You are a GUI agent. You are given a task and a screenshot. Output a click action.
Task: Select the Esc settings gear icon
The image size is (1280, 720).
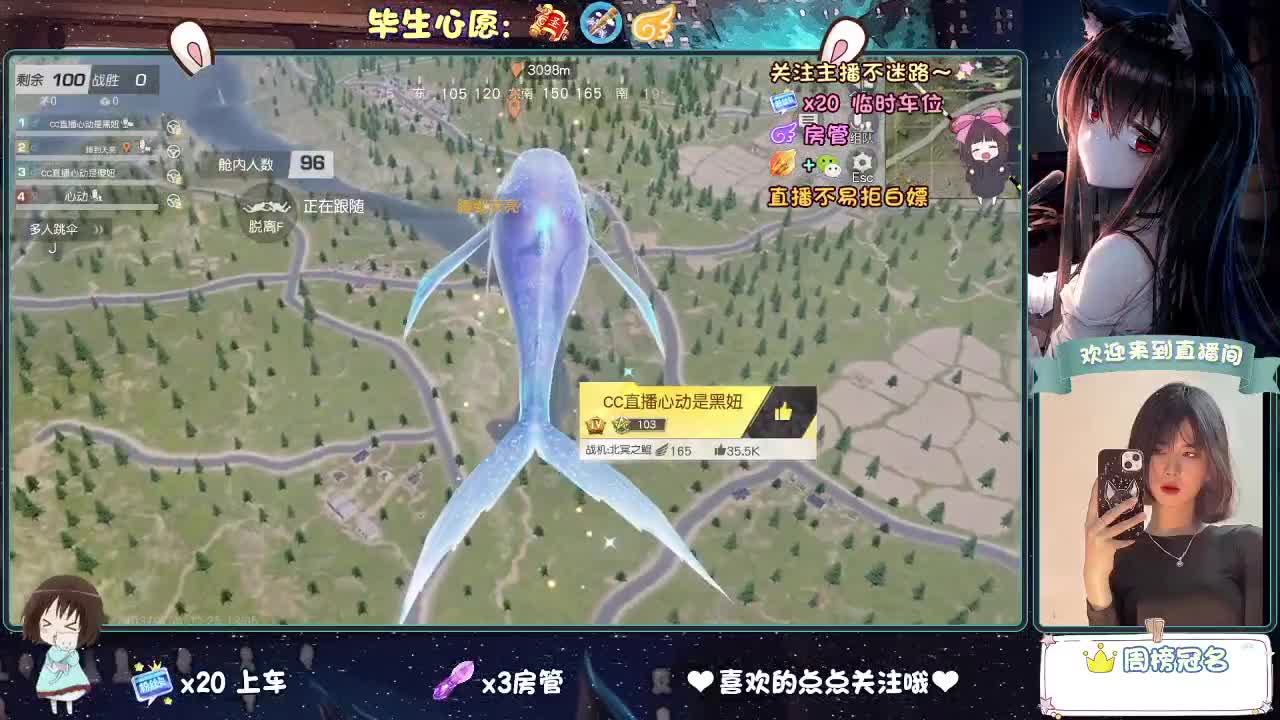pyautogui.click(x=861, y=163)
